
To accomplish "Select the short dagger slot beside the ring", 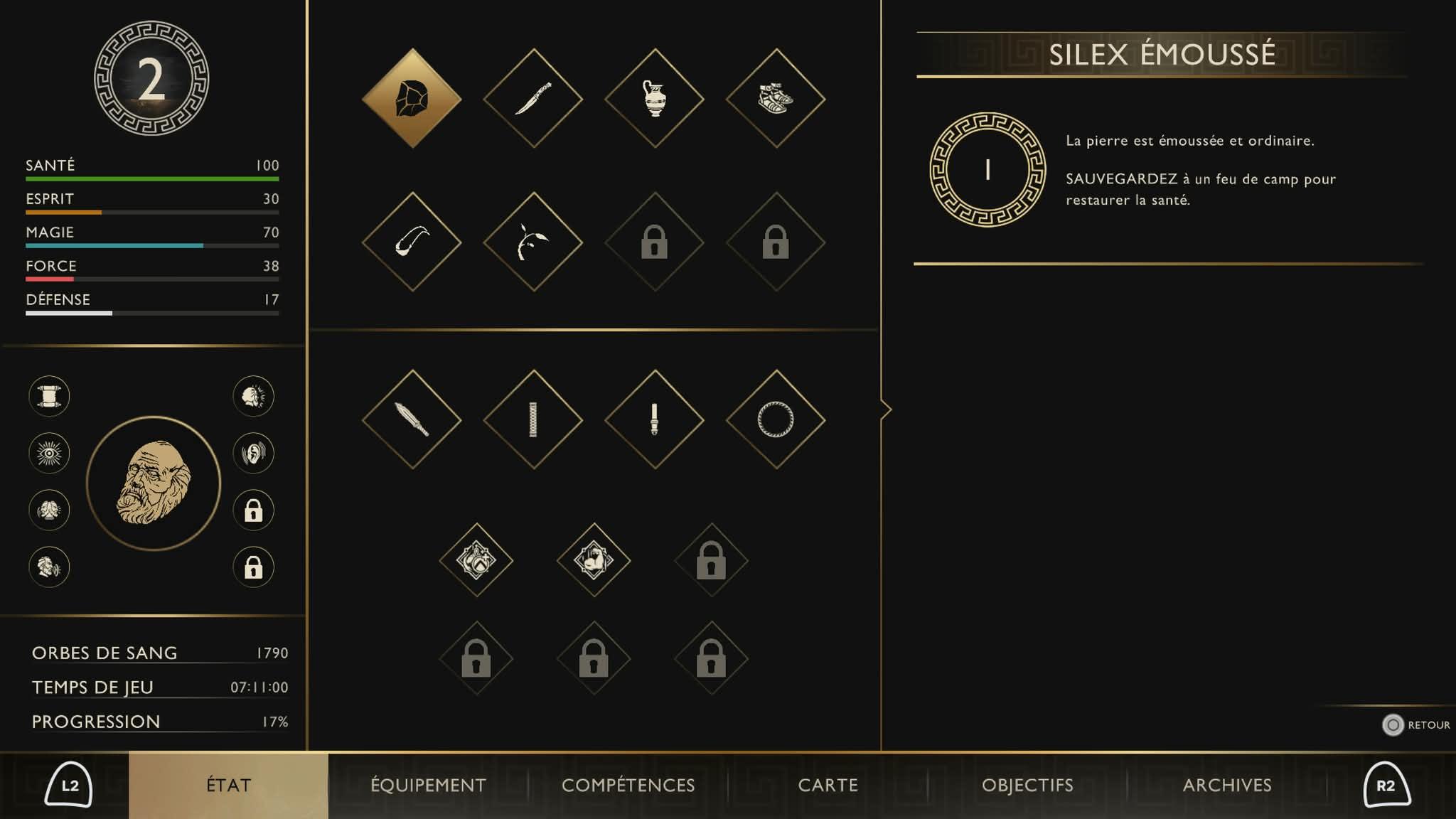I will tap(654, 419).
